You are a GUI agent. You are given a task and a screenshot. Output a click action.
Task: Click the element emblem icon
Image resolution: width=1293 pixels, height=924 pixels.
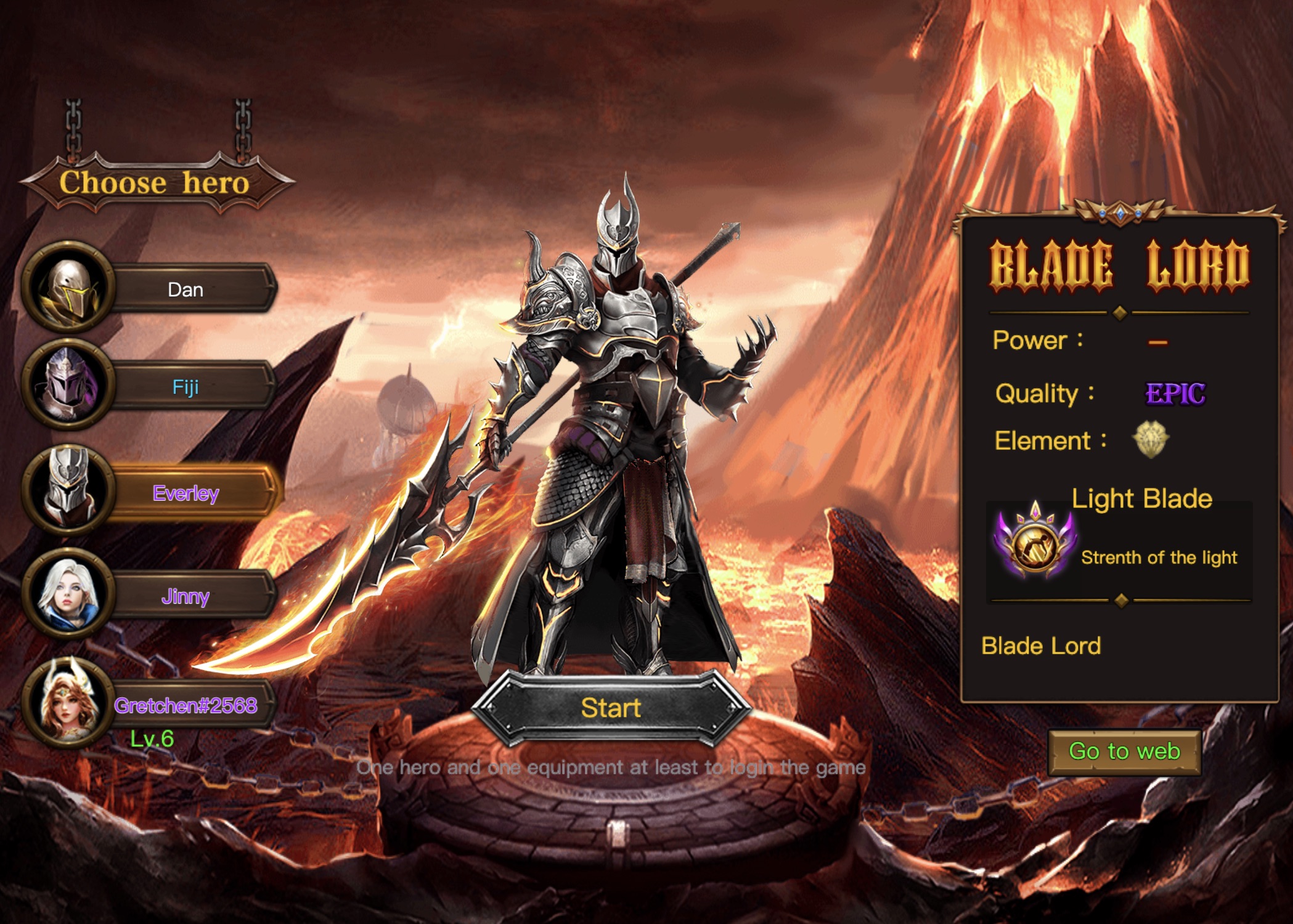1150,439
